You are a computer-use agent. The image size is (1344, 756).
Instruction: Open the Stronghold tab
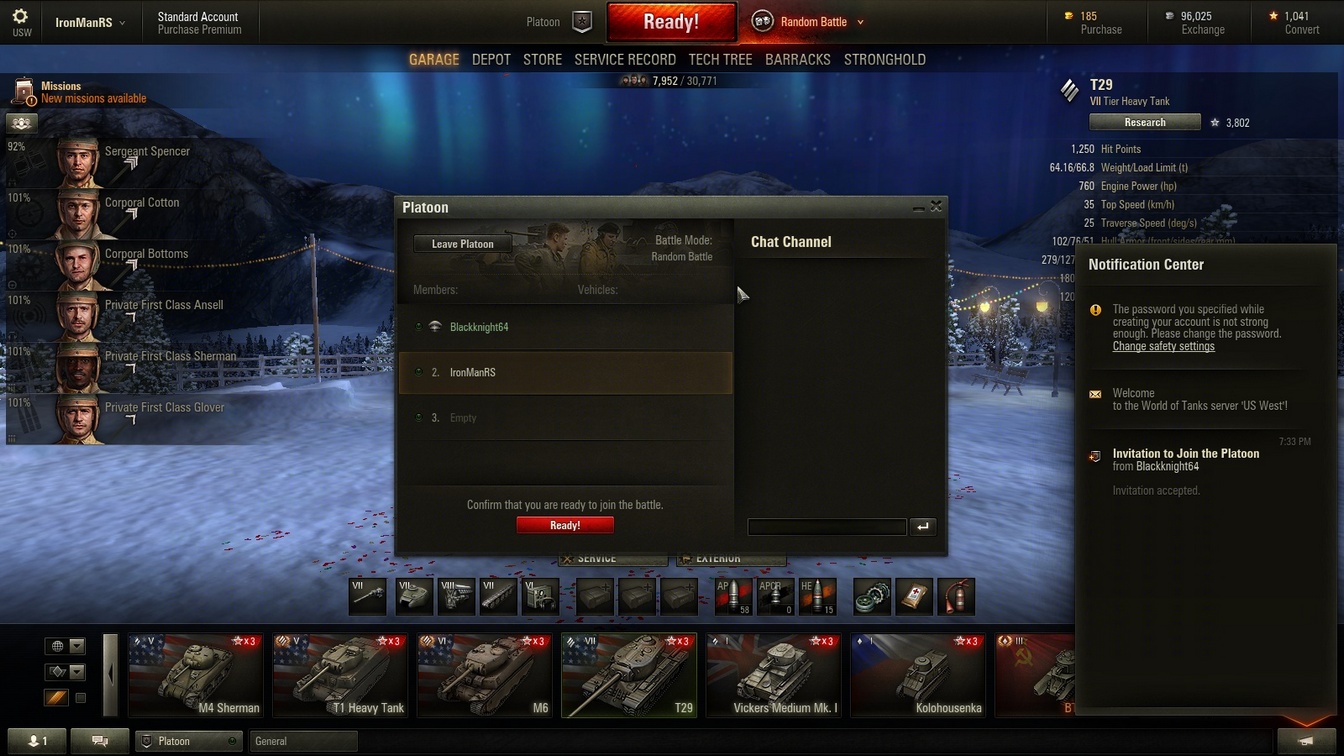point(884,60)
